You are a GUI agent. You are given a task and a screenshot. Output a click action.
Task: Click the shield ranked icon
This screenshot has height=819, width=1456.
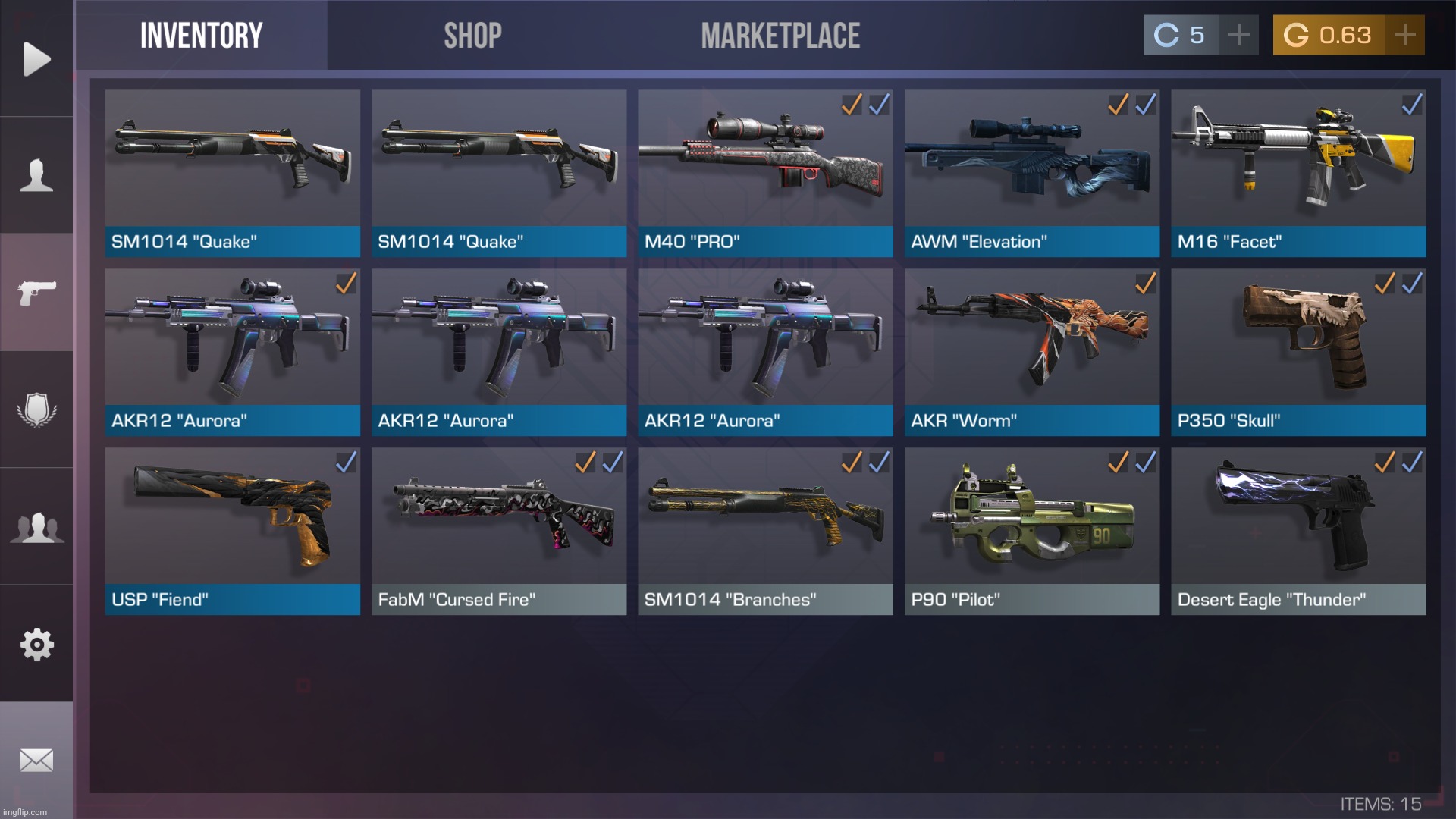pyautogui.click(x=36, y=407)
